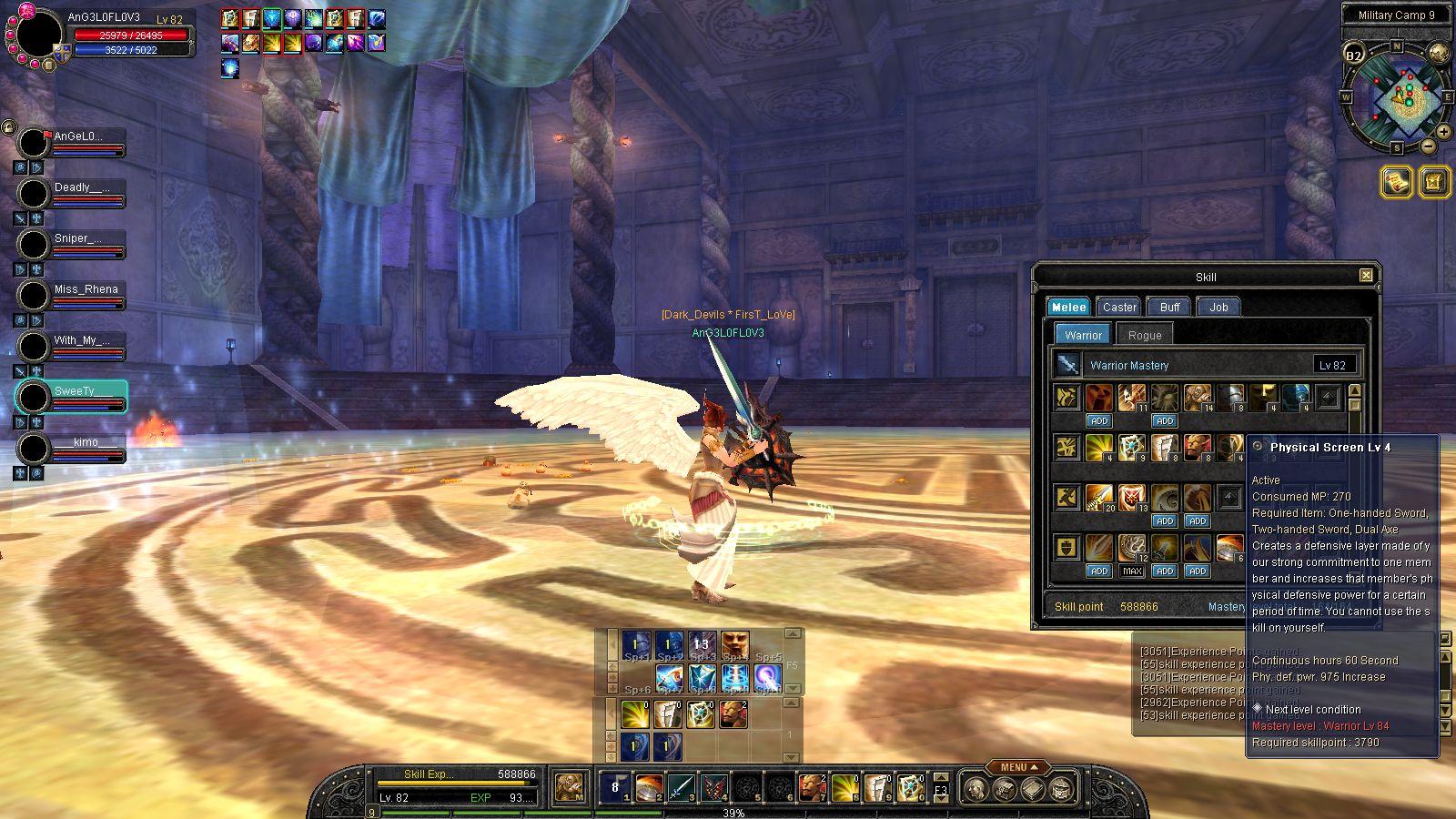
Task: Zoom in the minimap with plus button
Action: 1445,132
